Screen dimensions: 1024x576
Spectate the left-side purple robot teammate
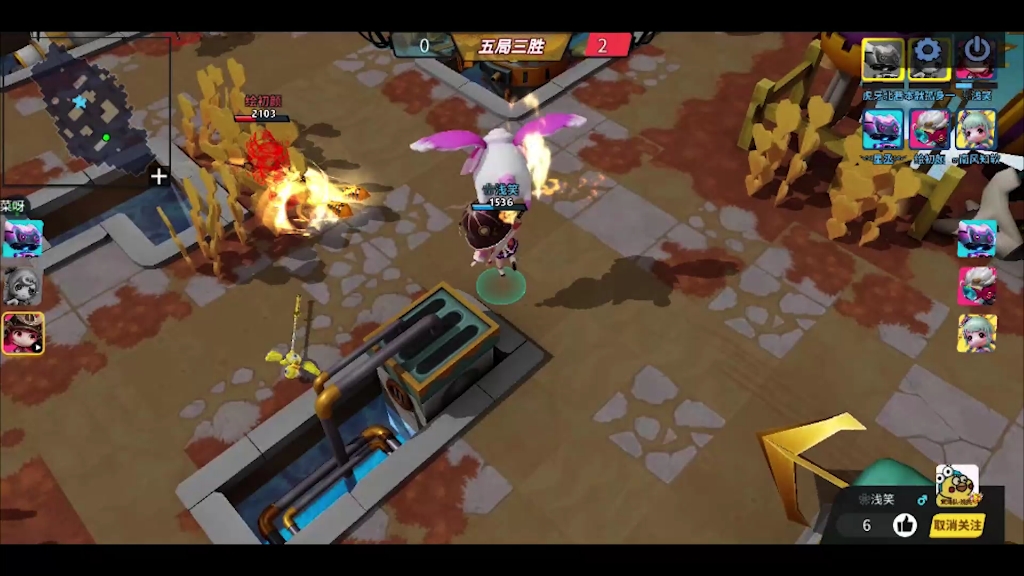22,239
